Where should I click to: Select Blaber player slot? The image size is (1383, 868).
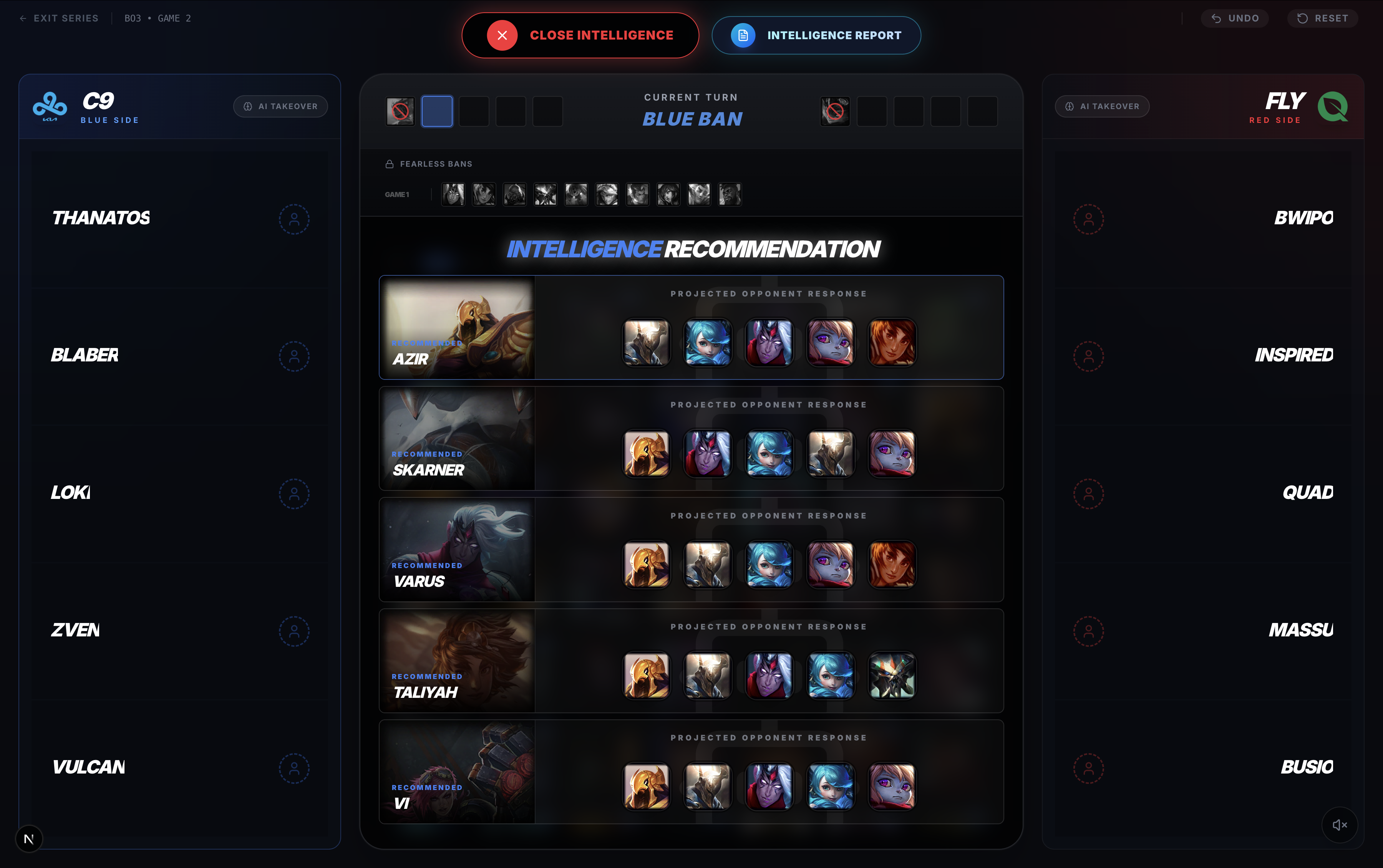[x=179, y=356]
